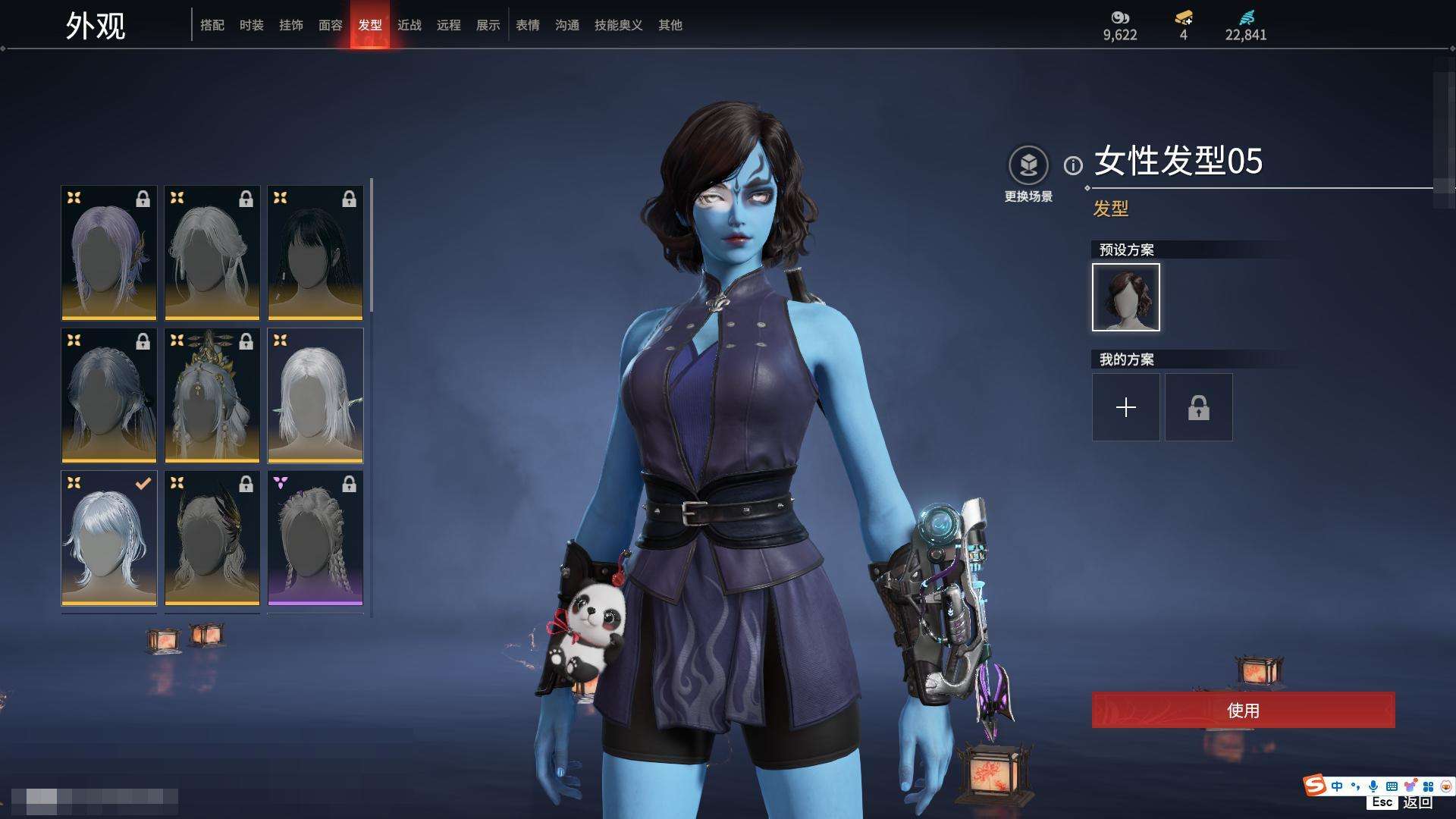The width and height of the screenshot is (1456, 819).
Task: Select the 技能奥义 tab
Action: 619,25
